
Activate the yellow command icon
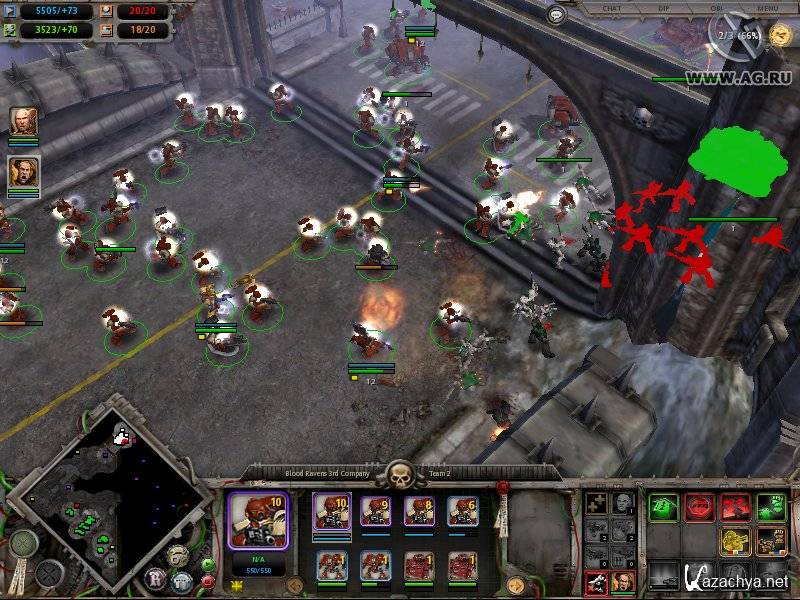pos(734,541)
